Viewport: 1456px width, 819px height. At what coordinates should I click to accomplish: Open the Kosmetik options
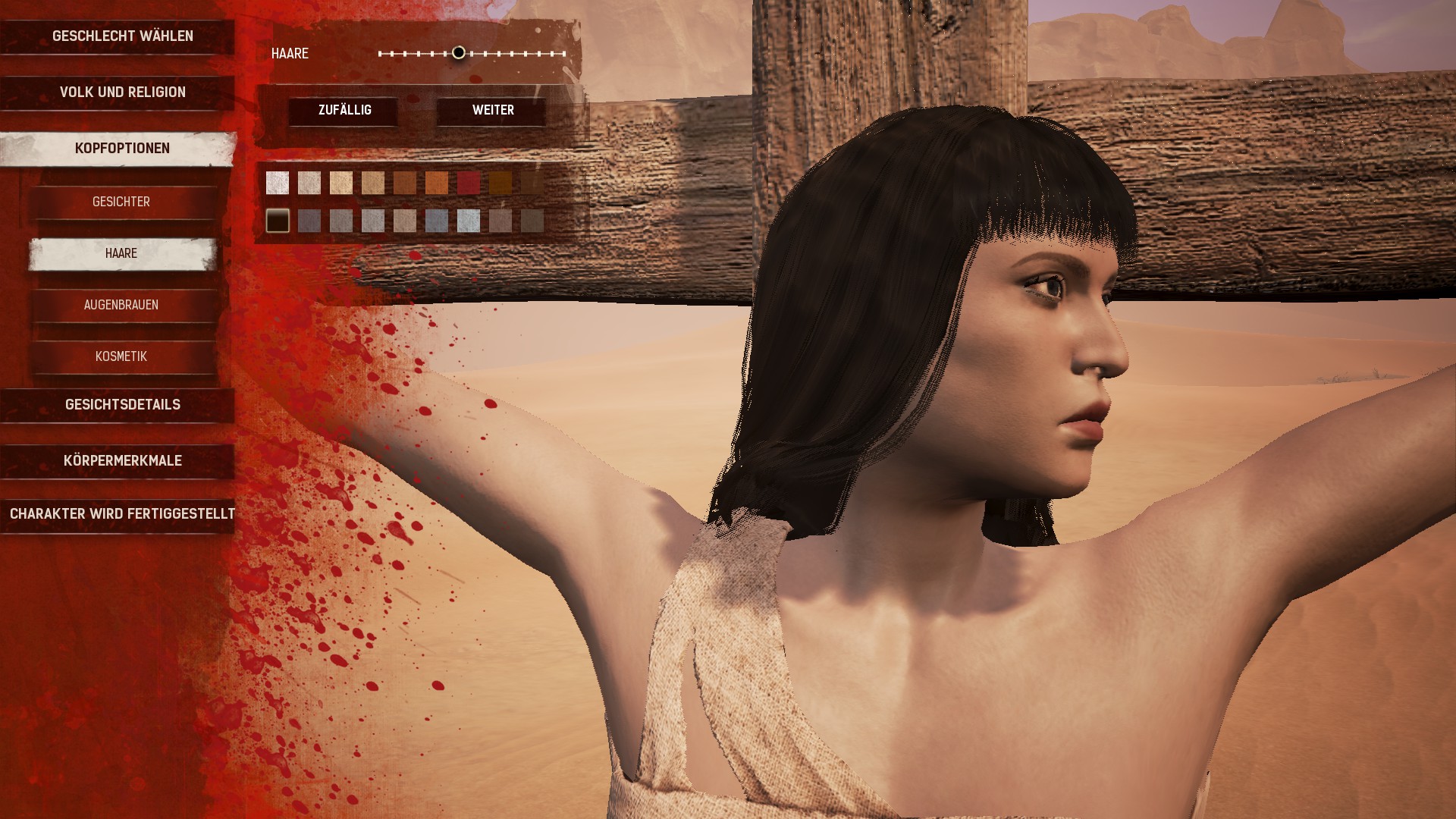[121, 356]
